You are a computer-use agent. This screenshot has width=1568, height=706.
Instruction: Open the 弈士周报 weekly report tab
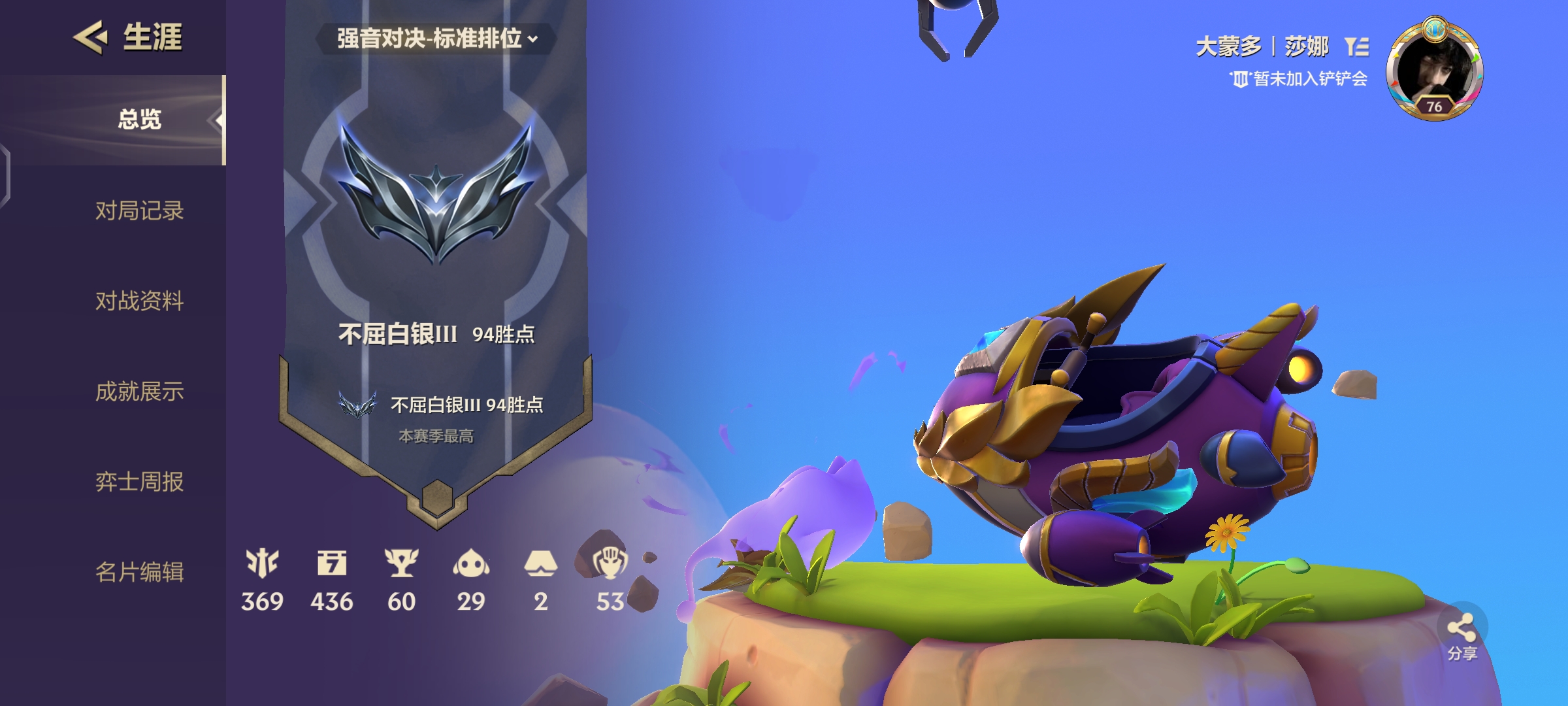coord(139,482)
